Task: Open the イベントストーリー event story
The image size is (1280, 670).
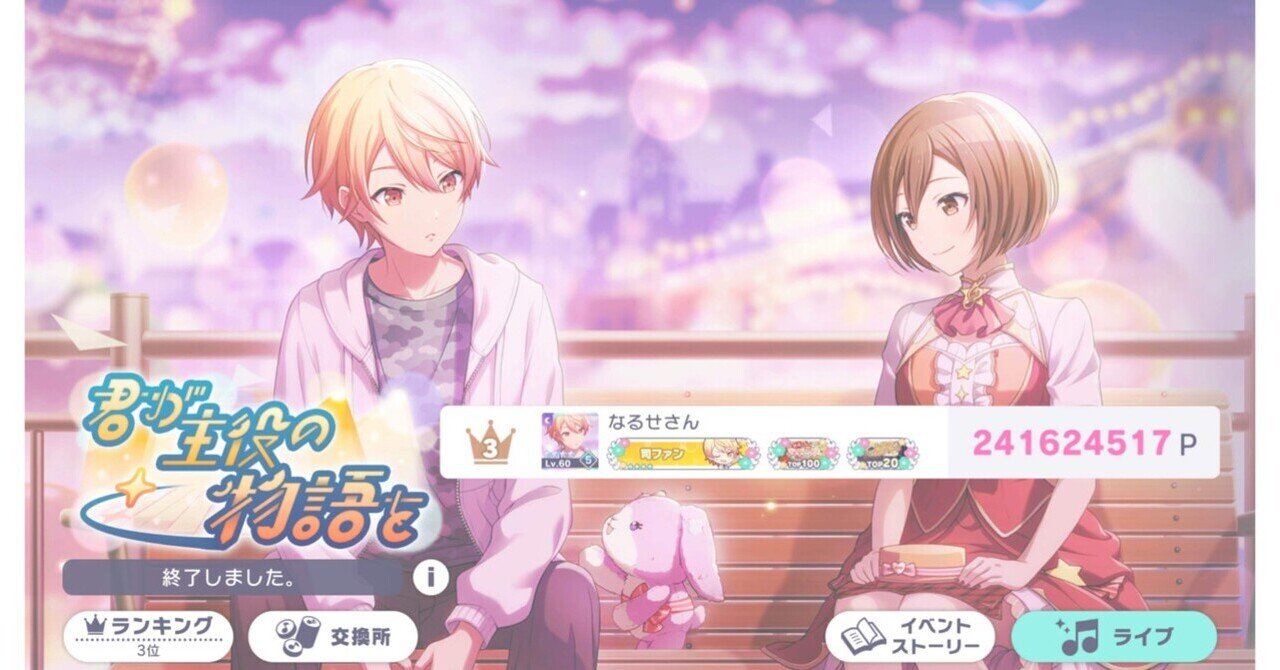Action: click(909, 634)
